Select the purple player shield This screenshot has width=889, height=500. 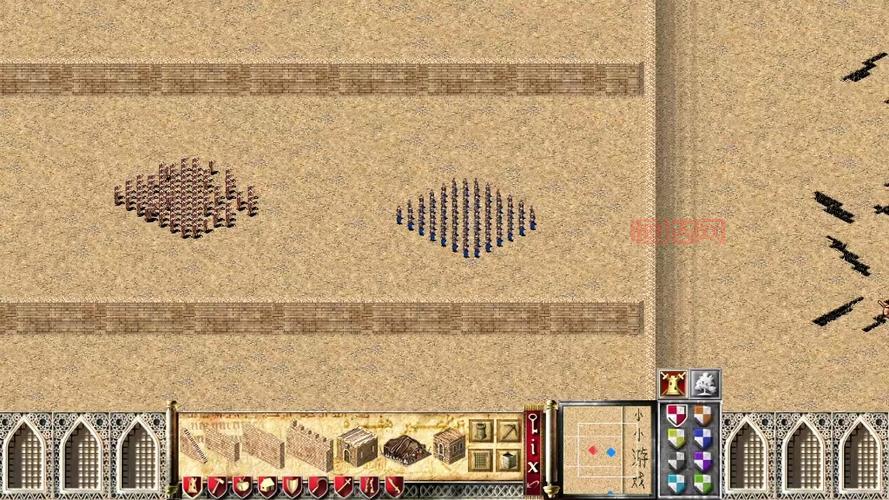click(703, 461)
